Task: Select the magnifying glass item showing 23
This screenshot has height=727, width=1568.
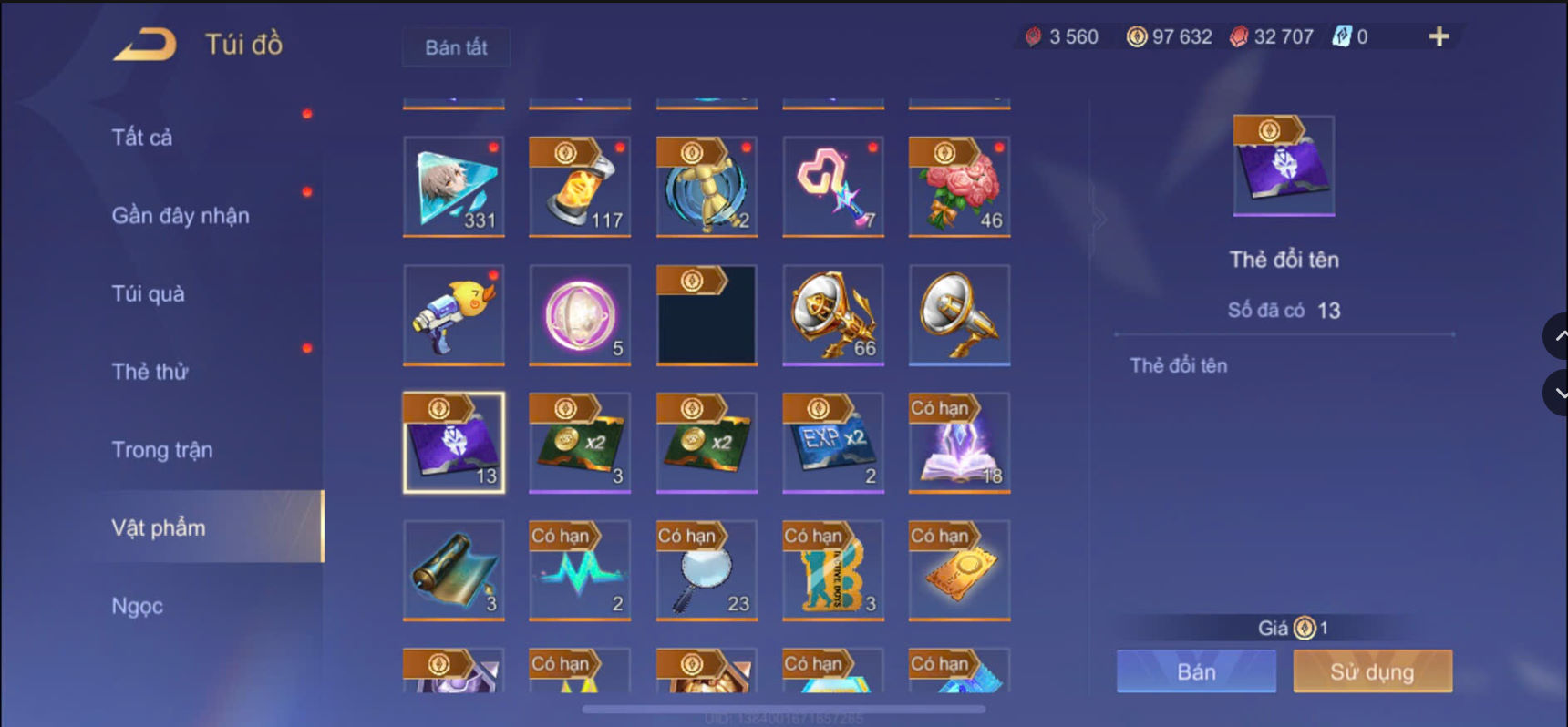Action: [707, 571]
